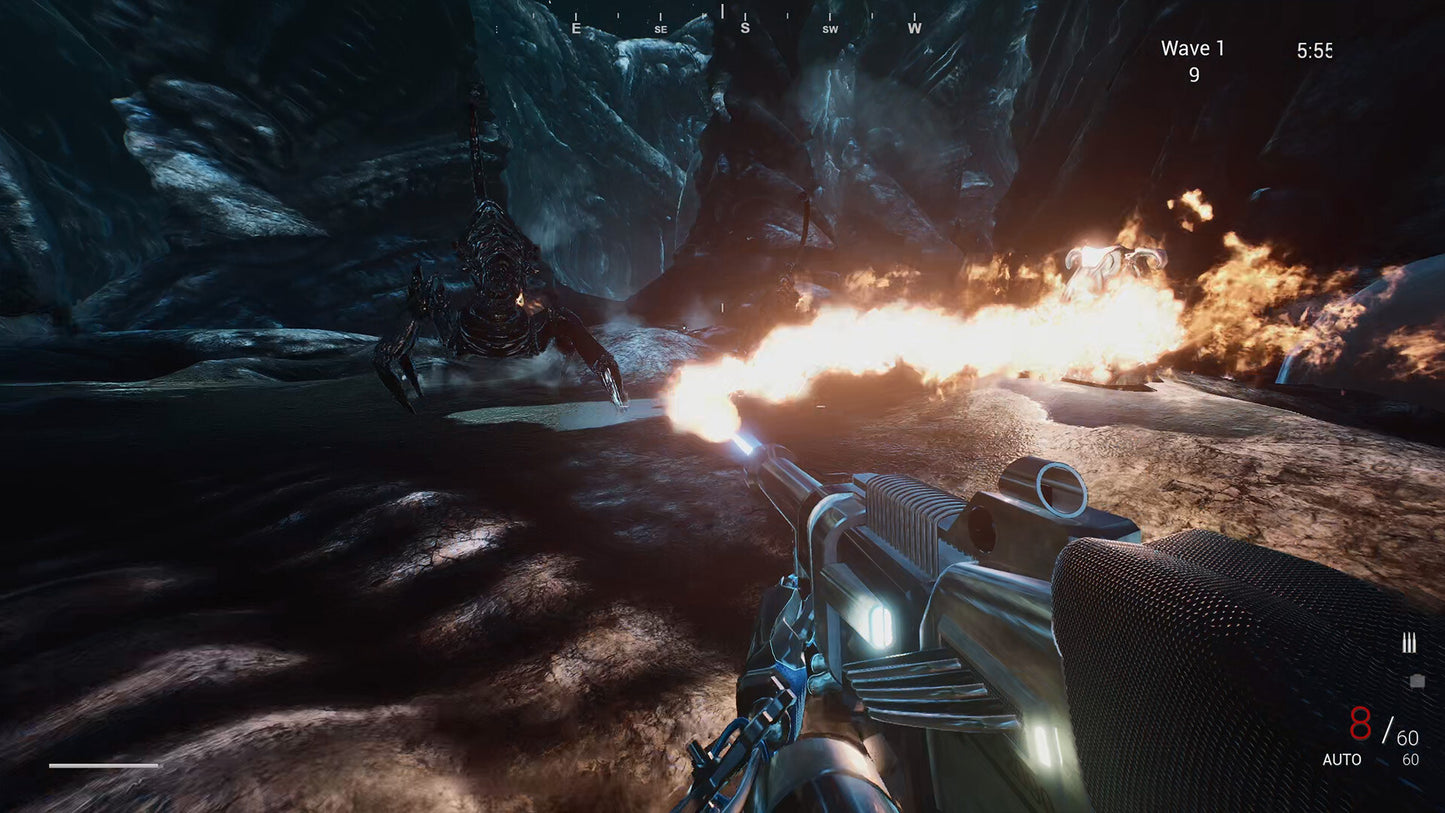Select the three-bullet ammo icon
1445x813 pixels.
[1409, 644]
